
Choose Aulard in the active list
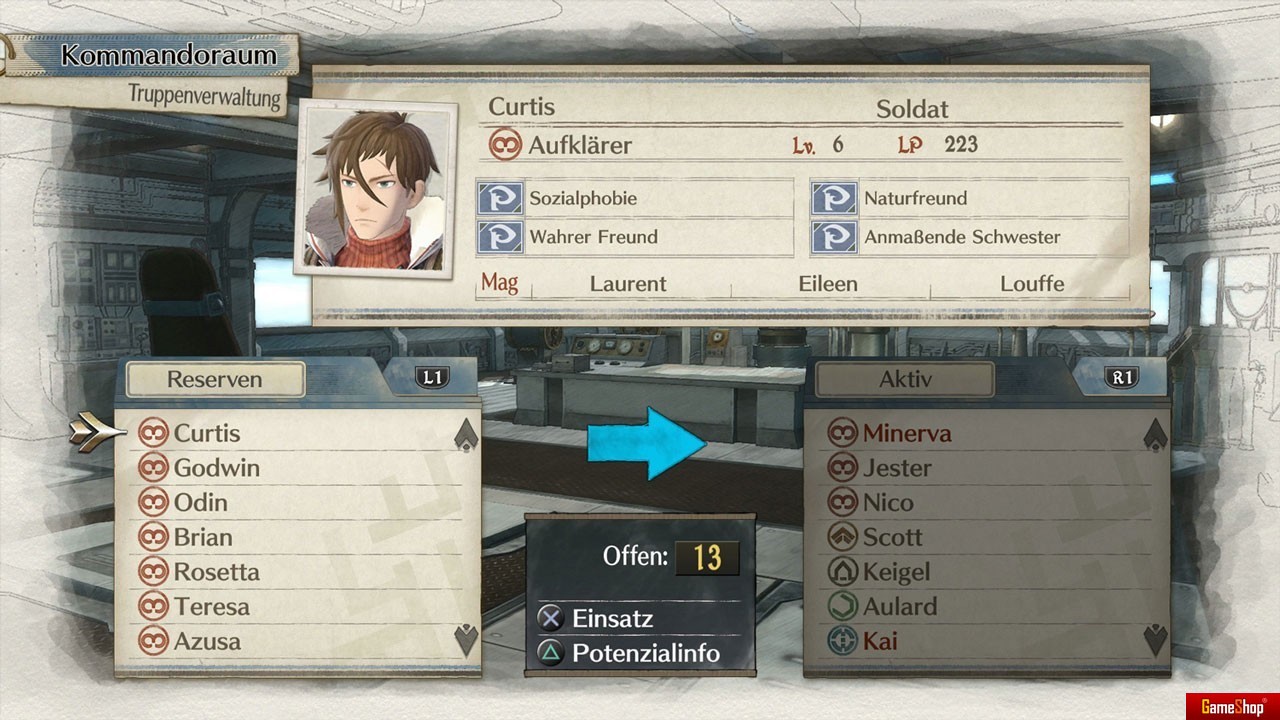(899, 606)
